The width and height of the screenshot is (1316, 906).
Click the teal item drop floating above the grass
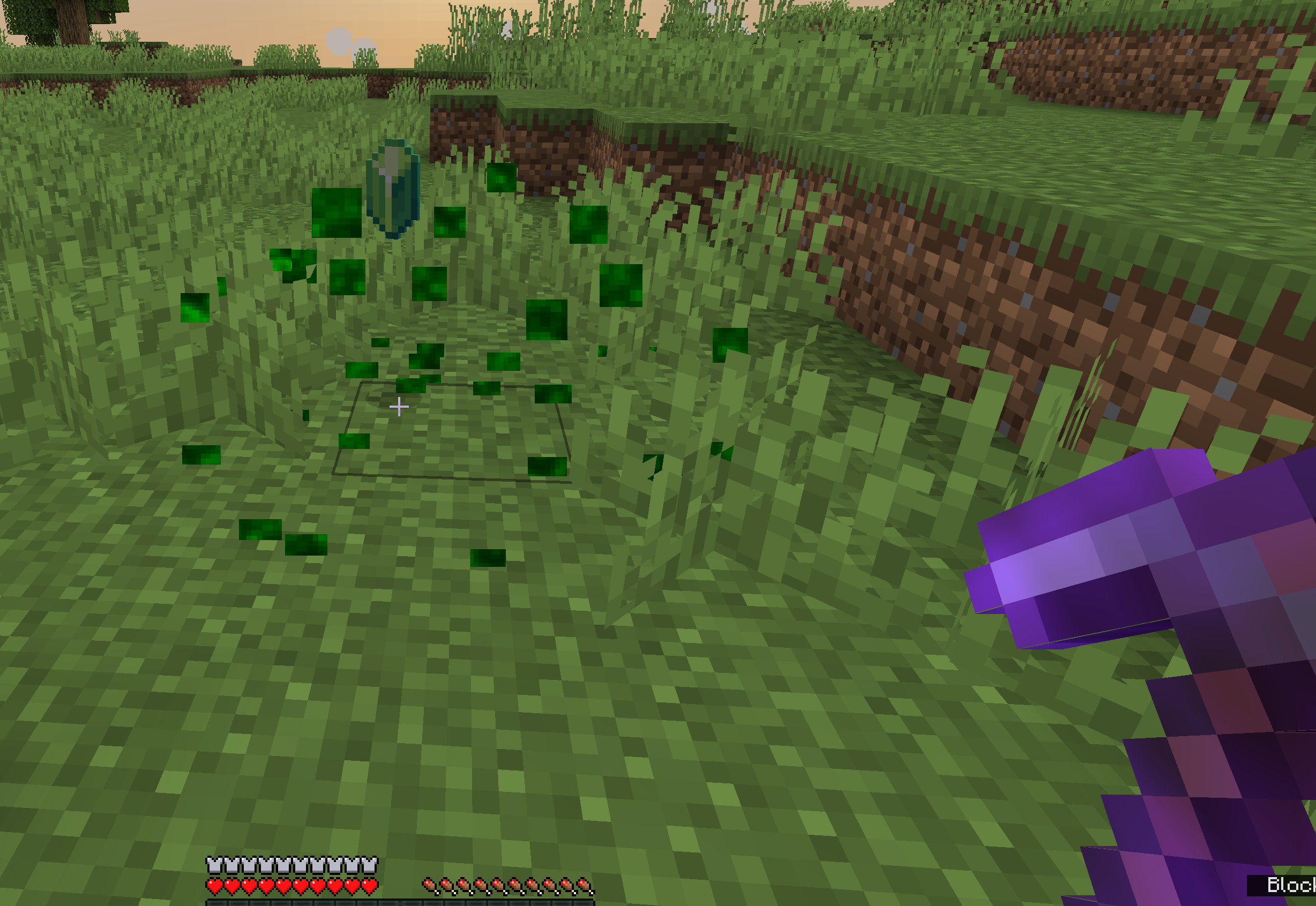393,188
